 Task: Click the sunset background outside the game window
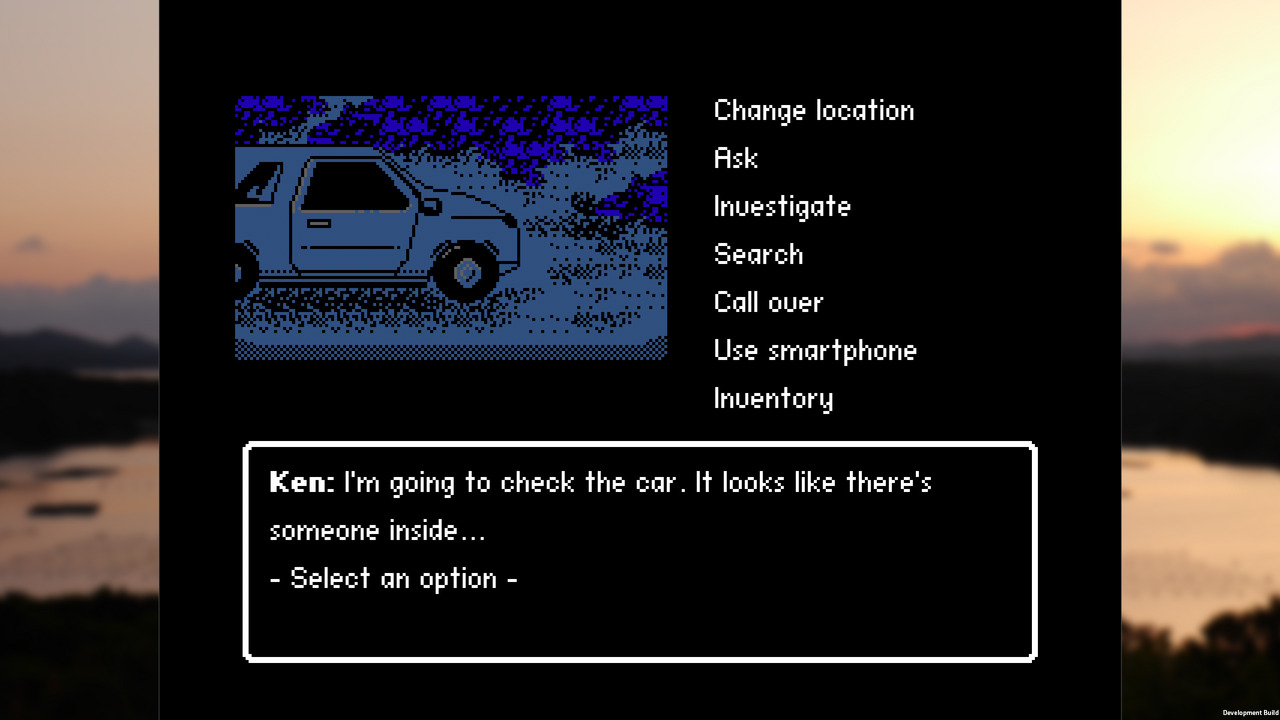[70, 360]
